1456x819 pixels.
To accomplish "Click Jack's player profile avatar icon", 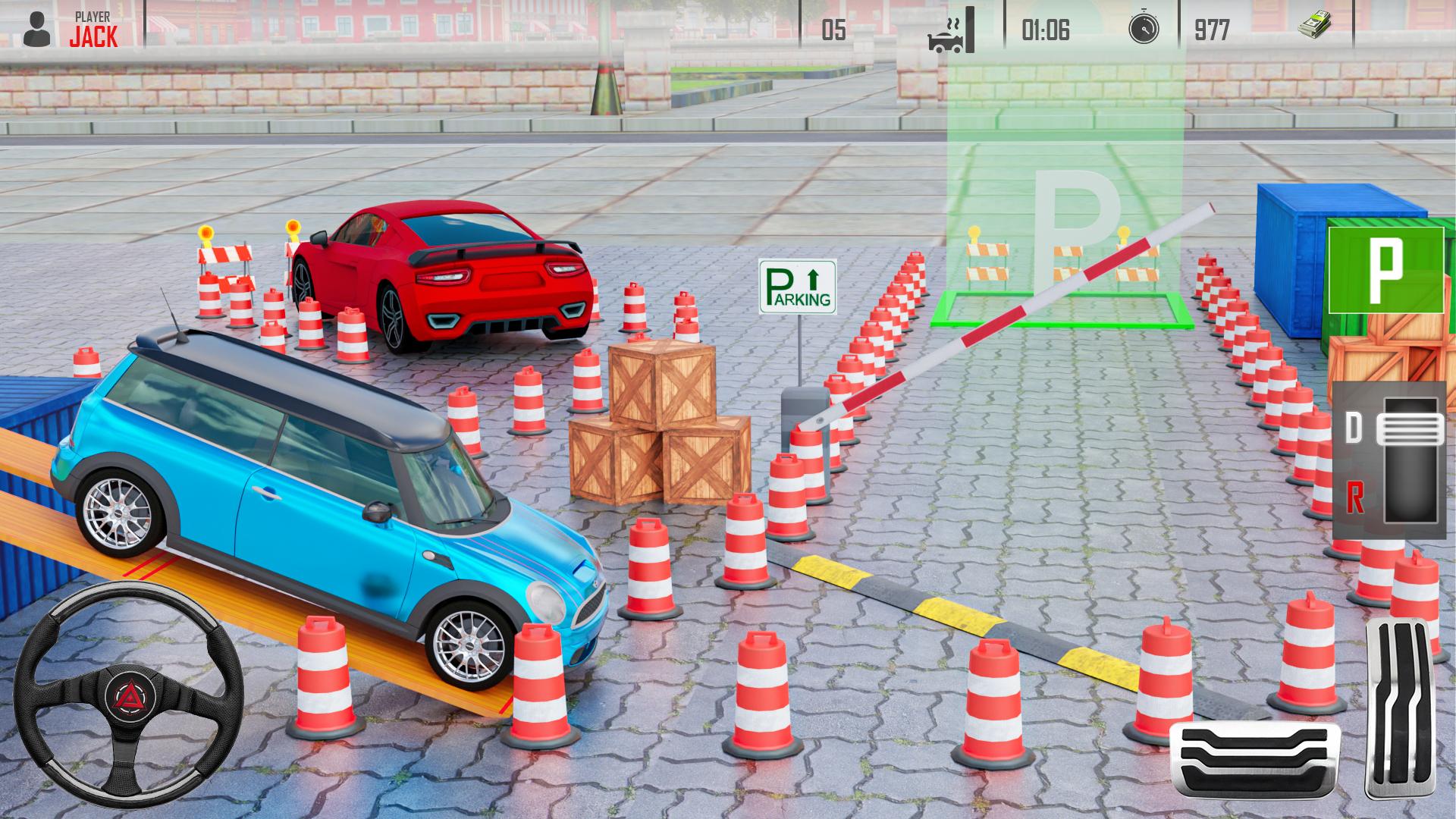I will tap(36, 27).
